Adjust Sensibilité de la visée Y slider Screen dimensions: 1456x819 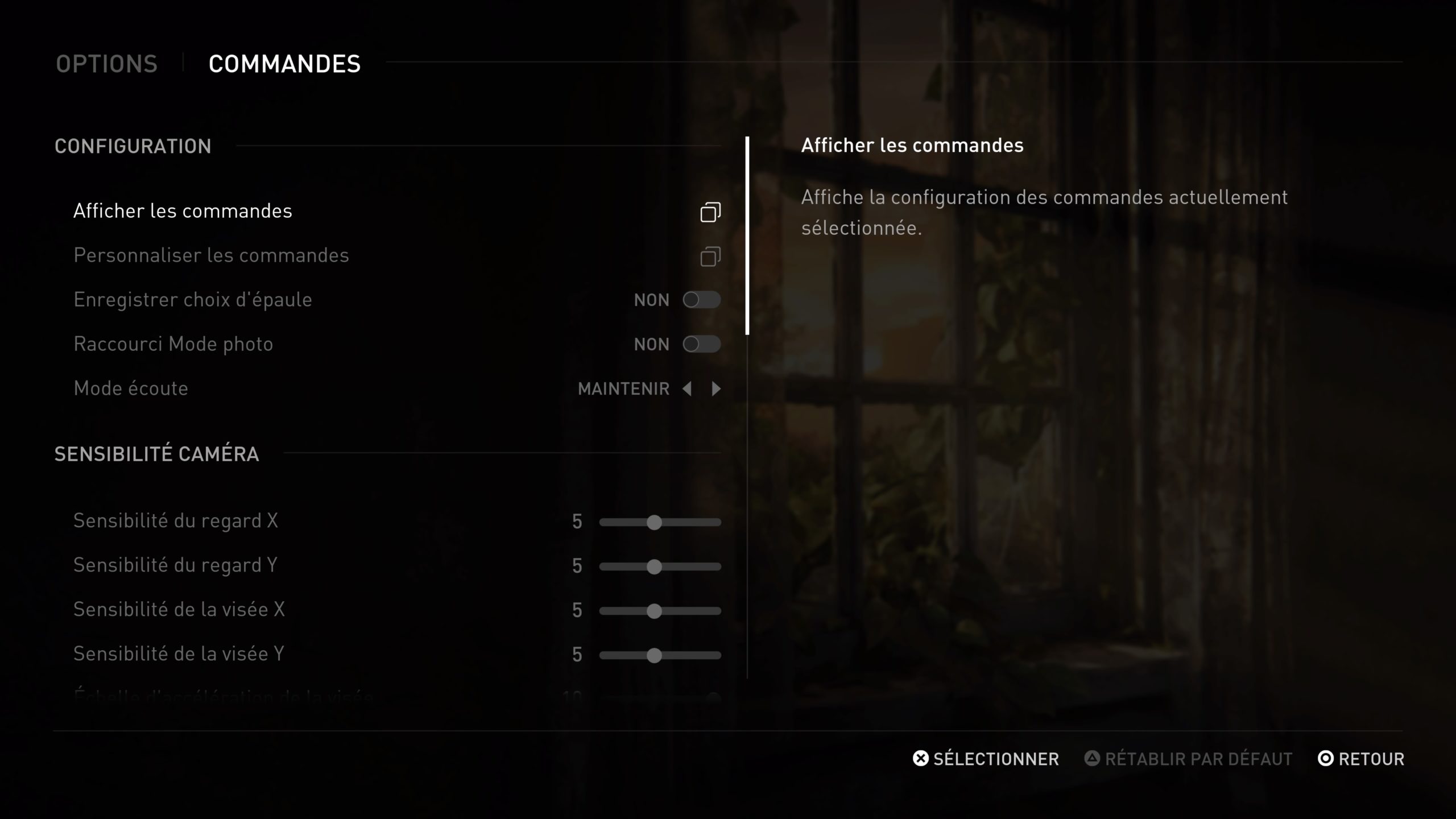pos(655,655)
